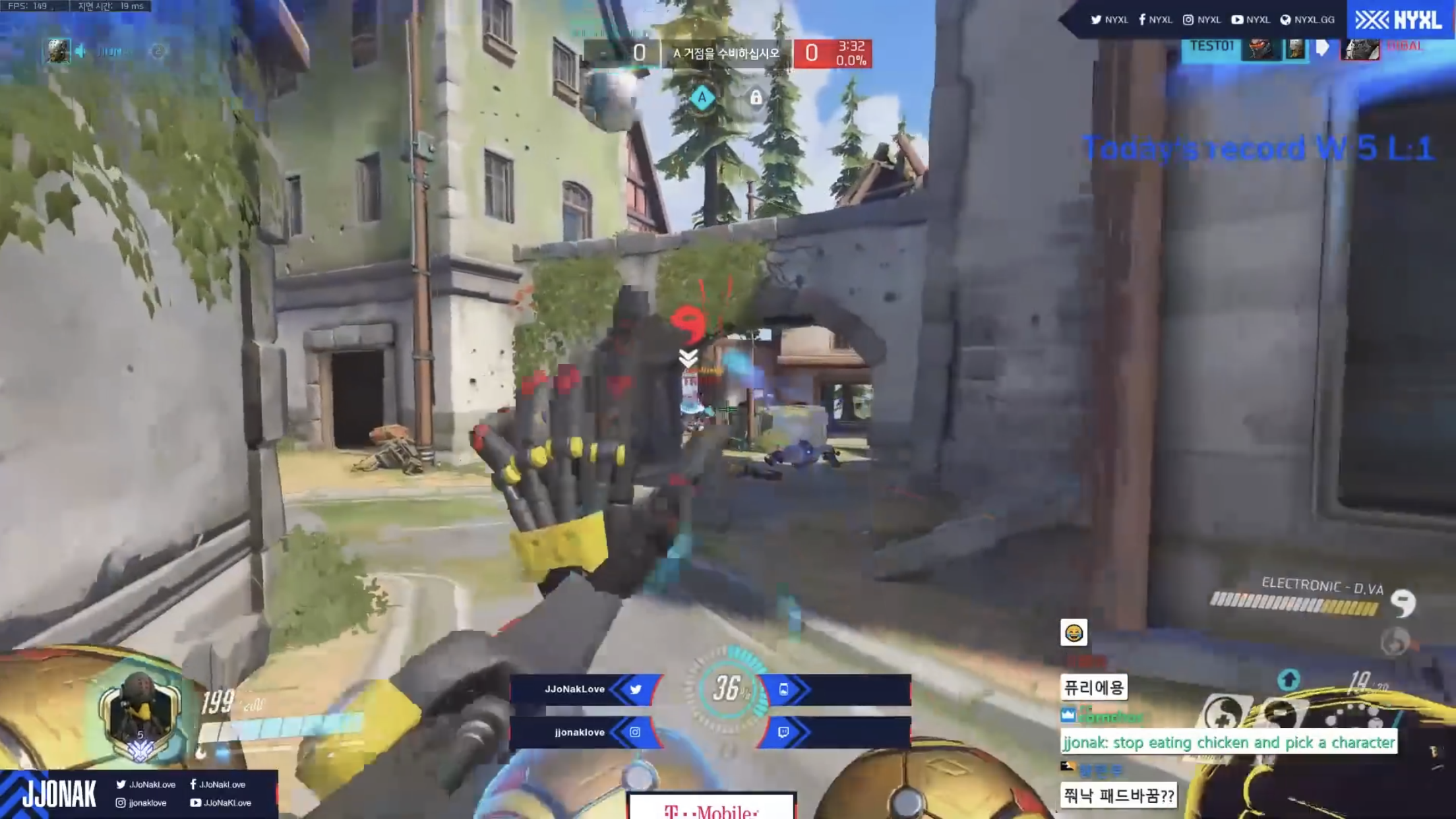Viewport: 1456px width, 819px height.
Task: Click the locked objective padlock icon
Action: (x=756, y=98)
